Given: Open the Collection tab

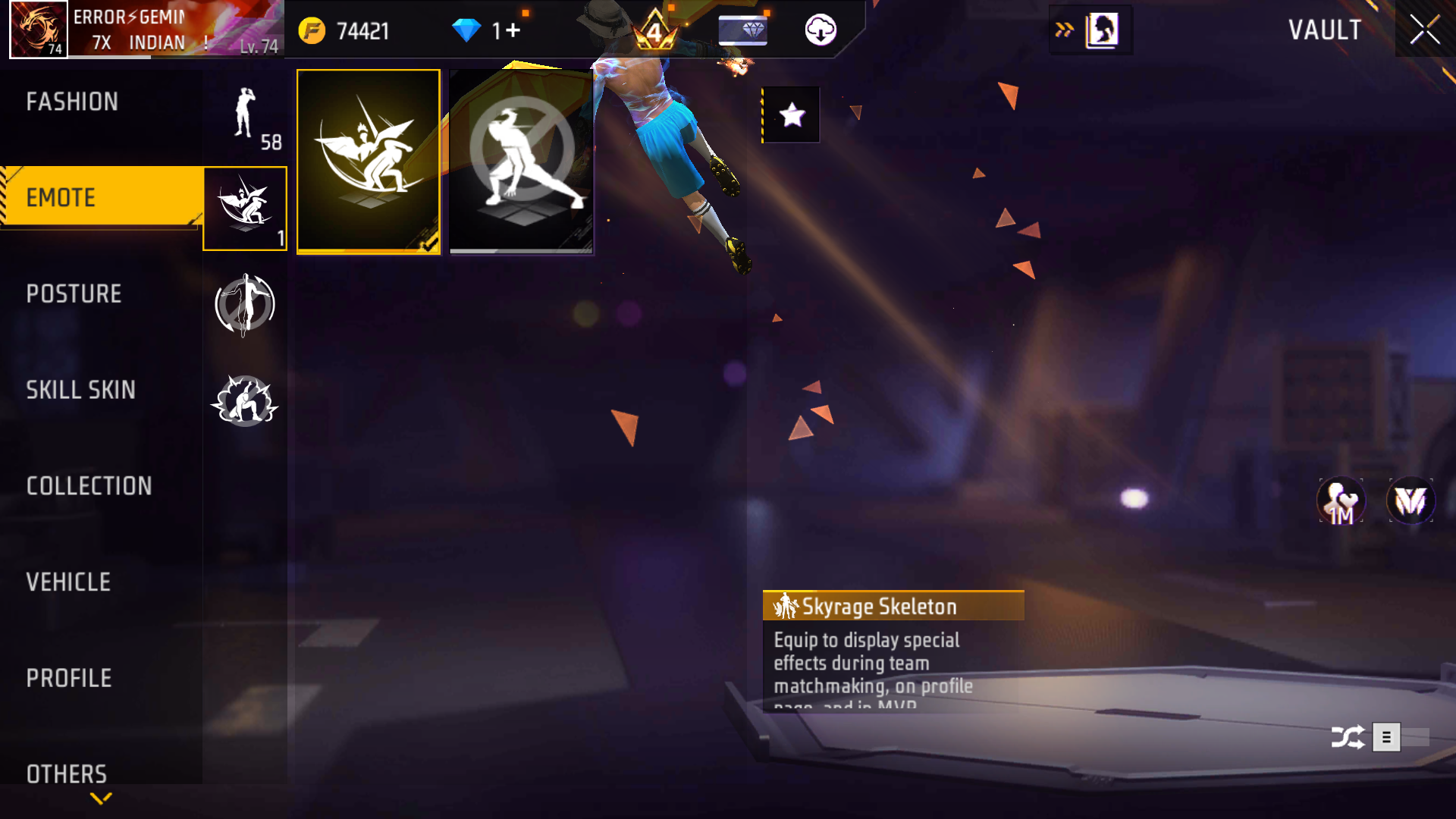Looking at the screenshot, I should click(89, 485).
